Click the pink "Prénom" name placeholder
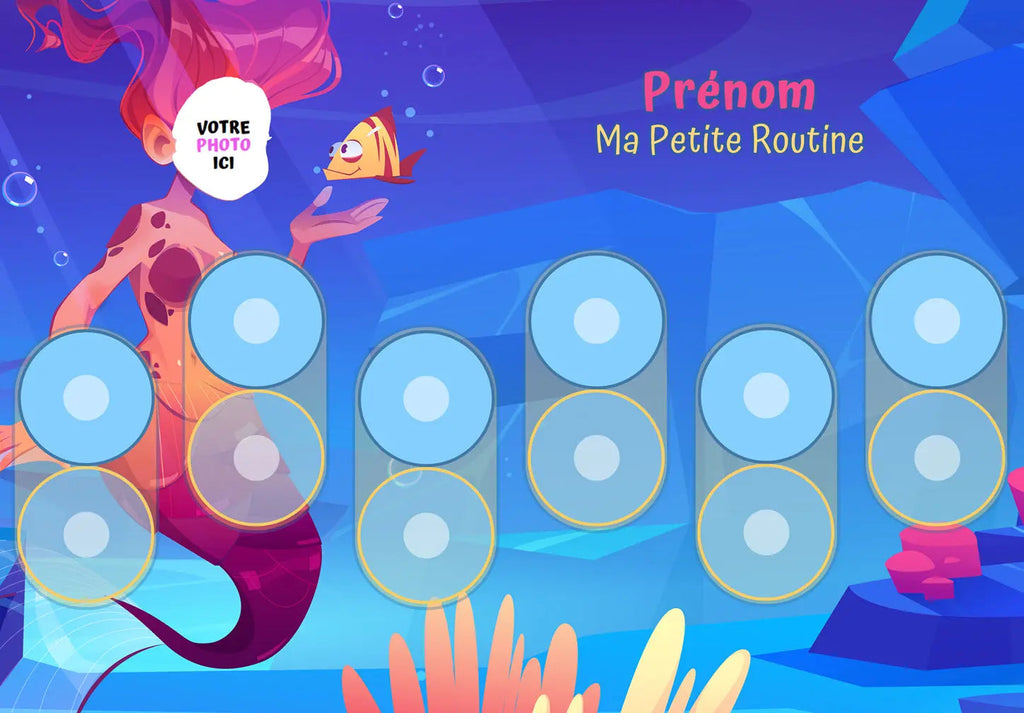 point(728,92)
